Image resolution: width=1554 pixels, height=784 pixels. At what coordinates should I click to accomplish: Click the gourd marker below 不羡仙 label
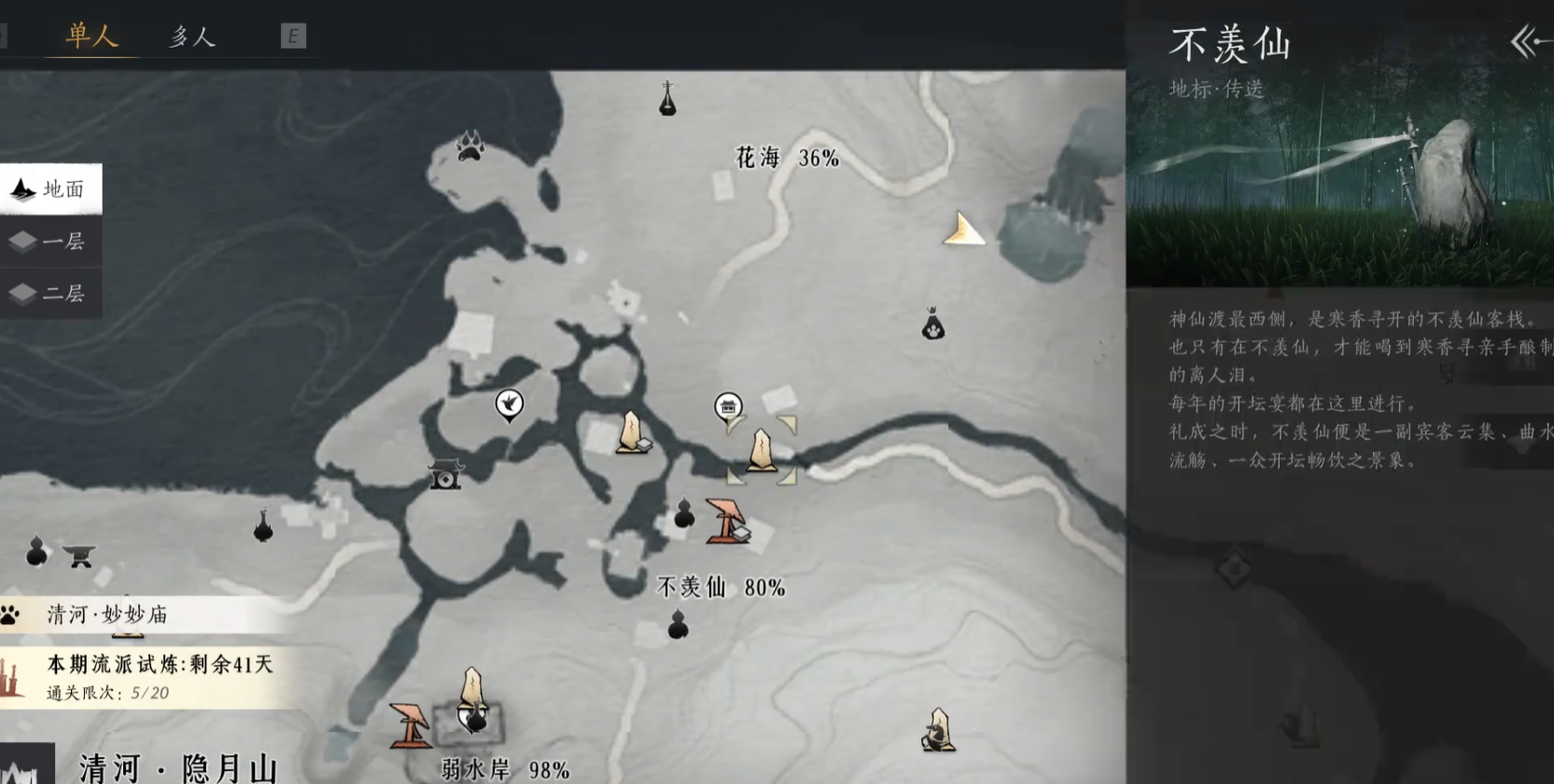[x=679, y=624]
